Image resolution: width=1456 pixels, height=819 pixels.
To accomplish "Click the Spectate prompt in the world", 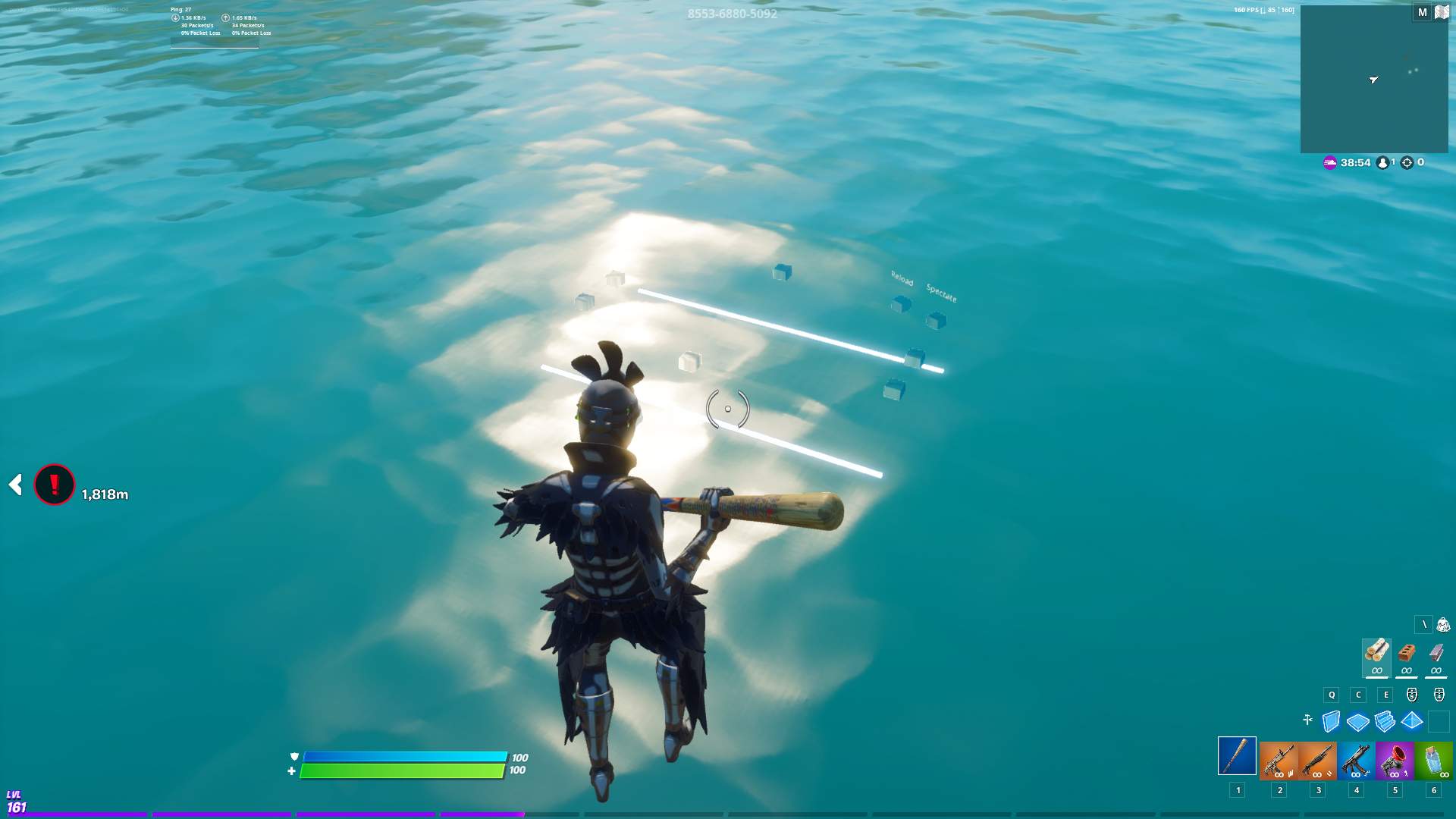I will (940, 290).
